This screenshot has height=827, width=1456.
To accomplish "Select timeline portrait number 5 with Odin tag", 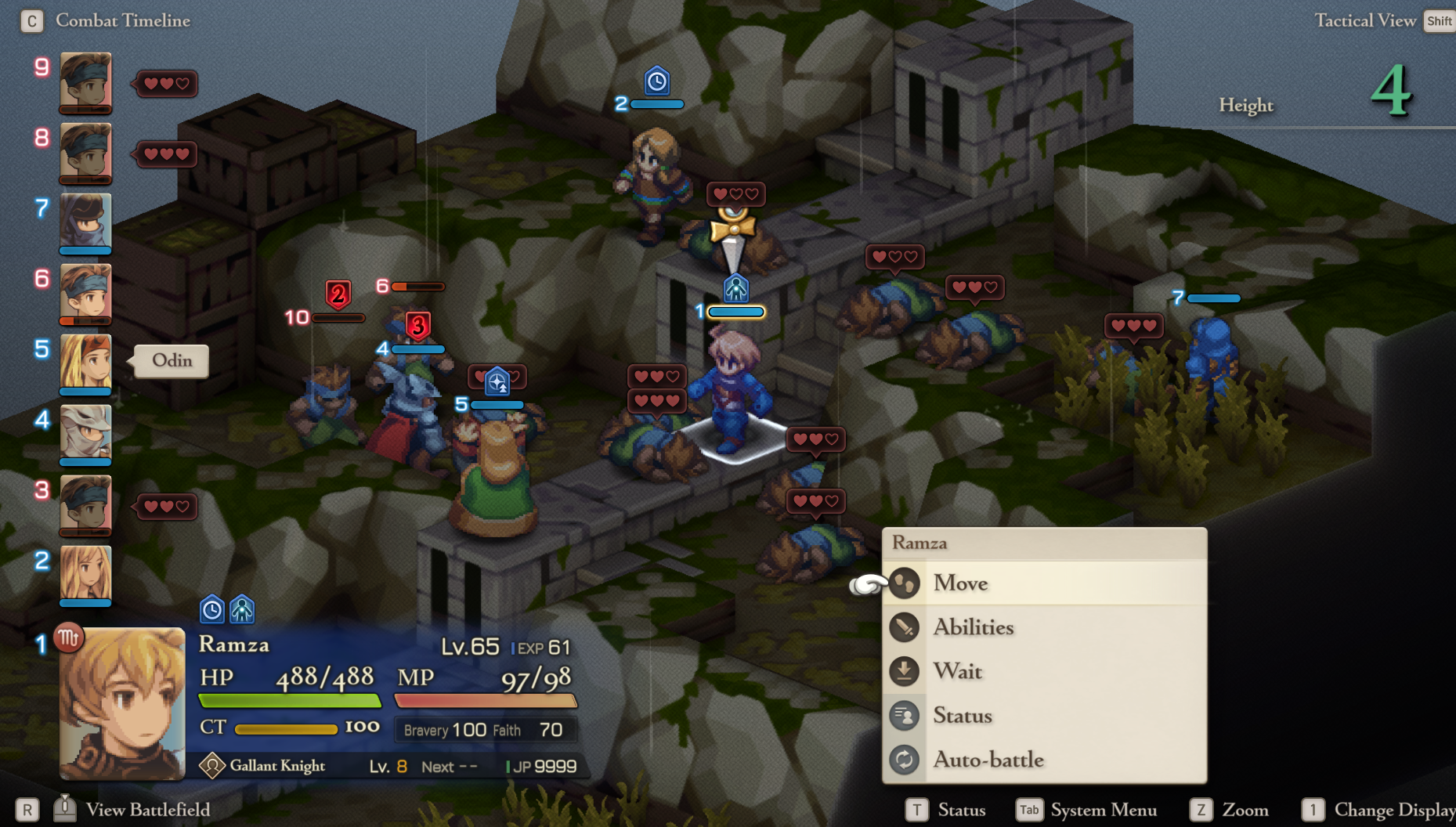I will [86, 363].
